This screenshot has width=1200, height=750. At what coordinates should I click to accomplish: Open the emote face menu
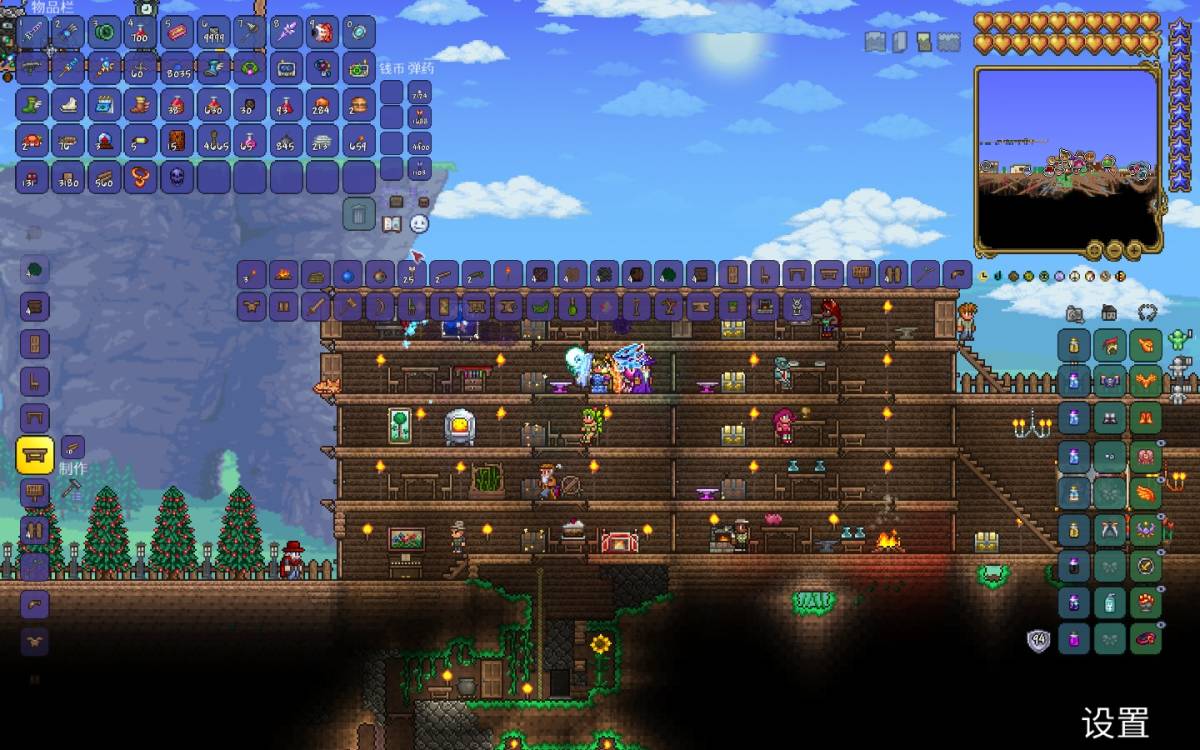click(x=419, y=224)
